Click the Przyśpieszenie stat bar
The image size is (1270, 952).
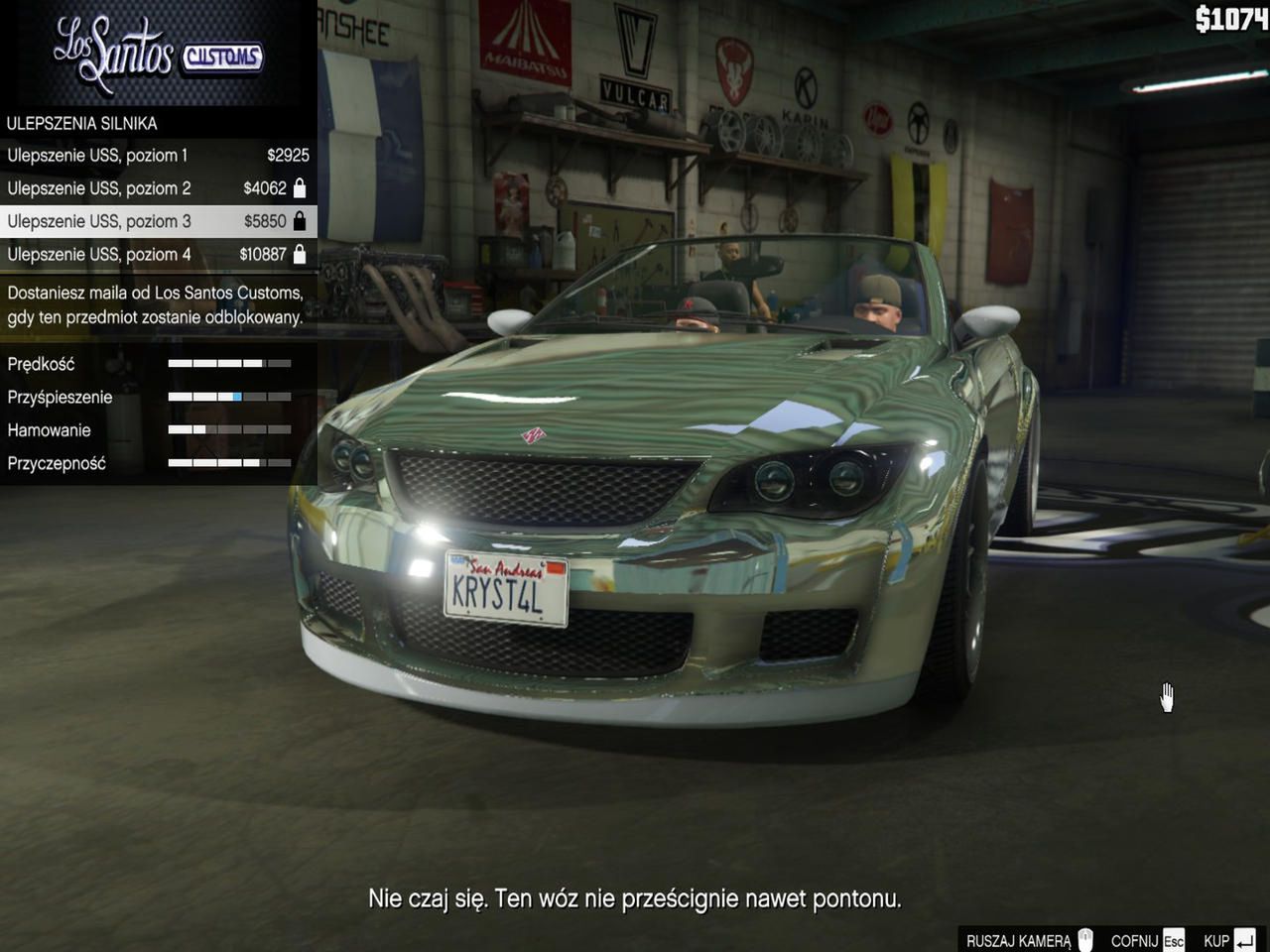pyautogui.click(x=229, y=397)
